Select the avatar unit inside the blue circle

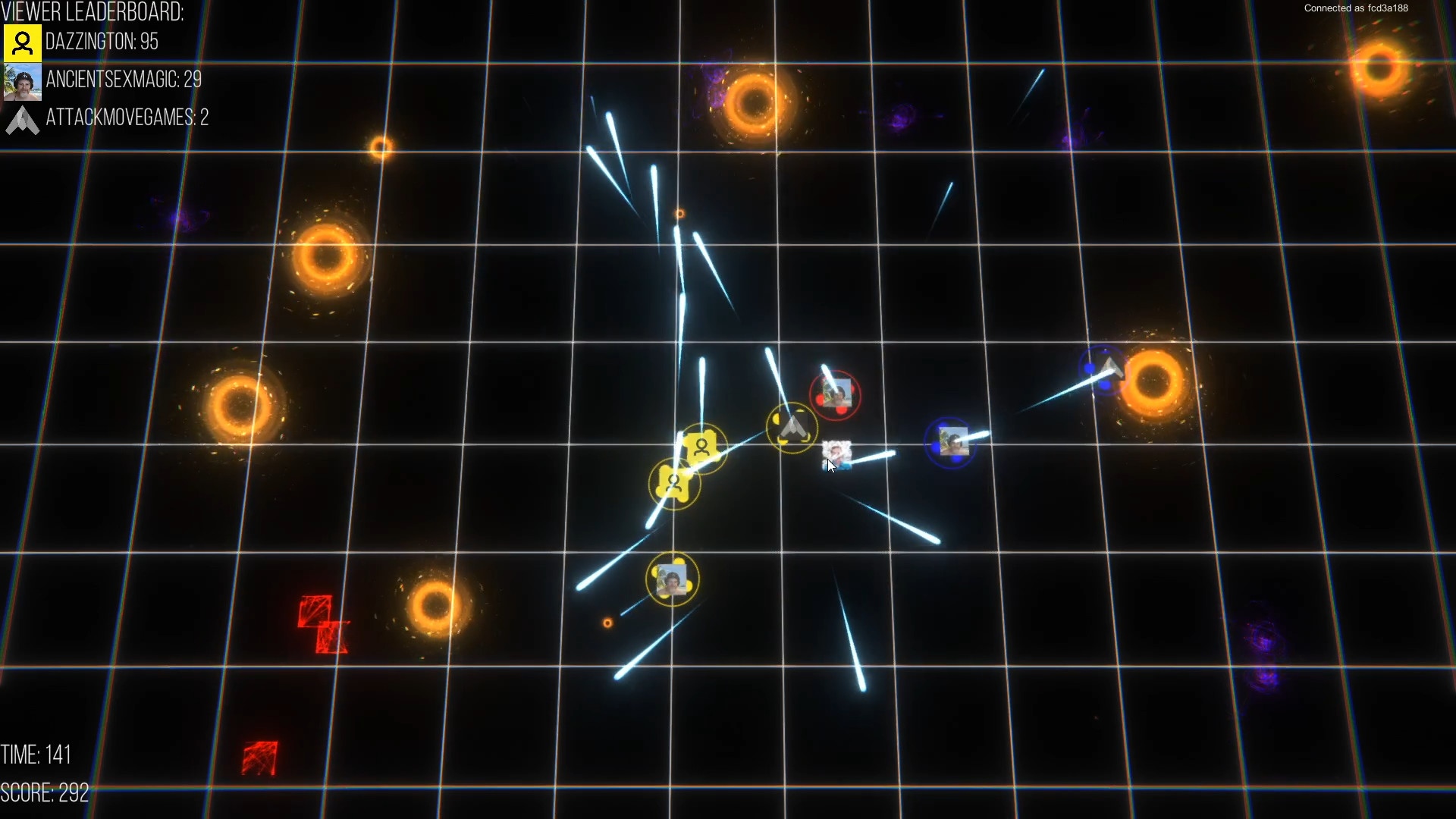953,440
